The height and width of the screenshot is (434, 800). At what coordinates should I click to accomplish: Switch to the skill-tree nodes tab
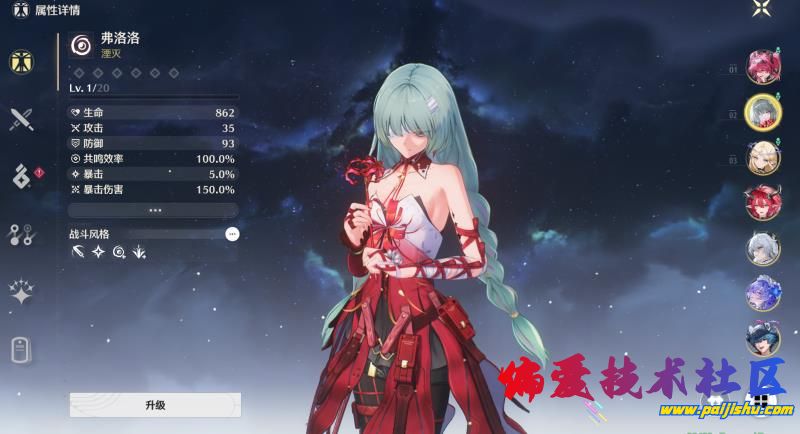(21, 235)
